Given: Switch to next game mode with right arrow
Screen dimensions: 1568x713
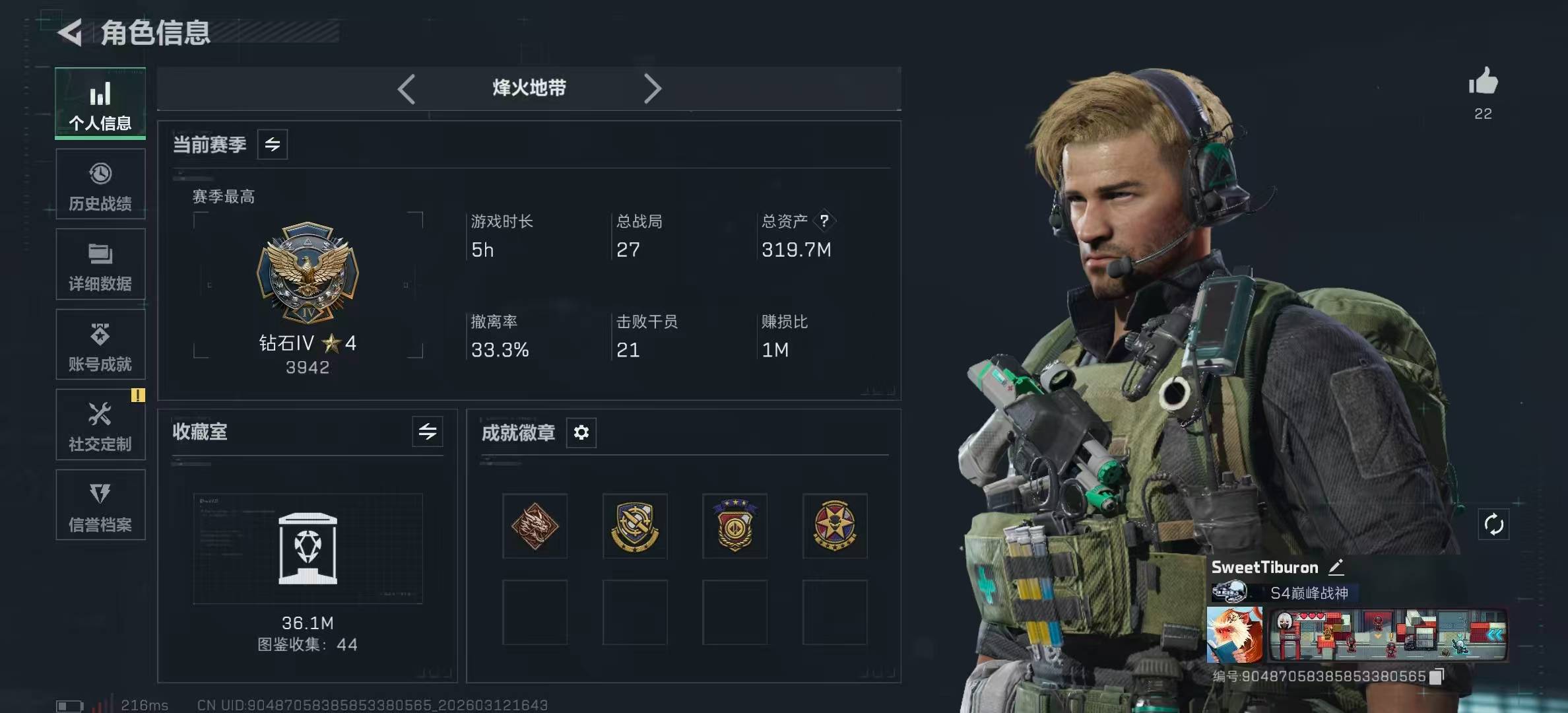Looking at the screenshot, I should tap(652, 88).
